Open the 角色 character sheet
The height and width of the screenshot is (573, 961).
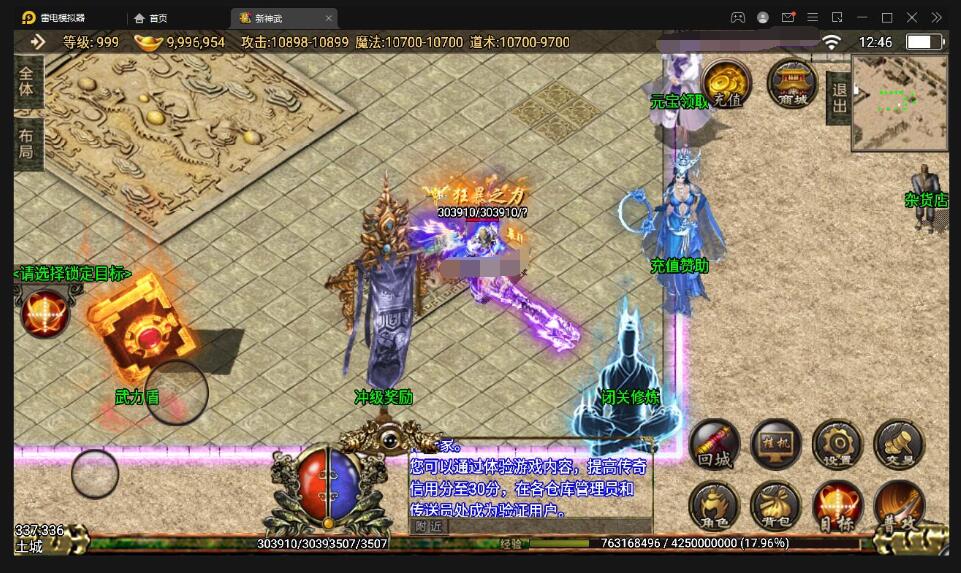coord(715,506)
